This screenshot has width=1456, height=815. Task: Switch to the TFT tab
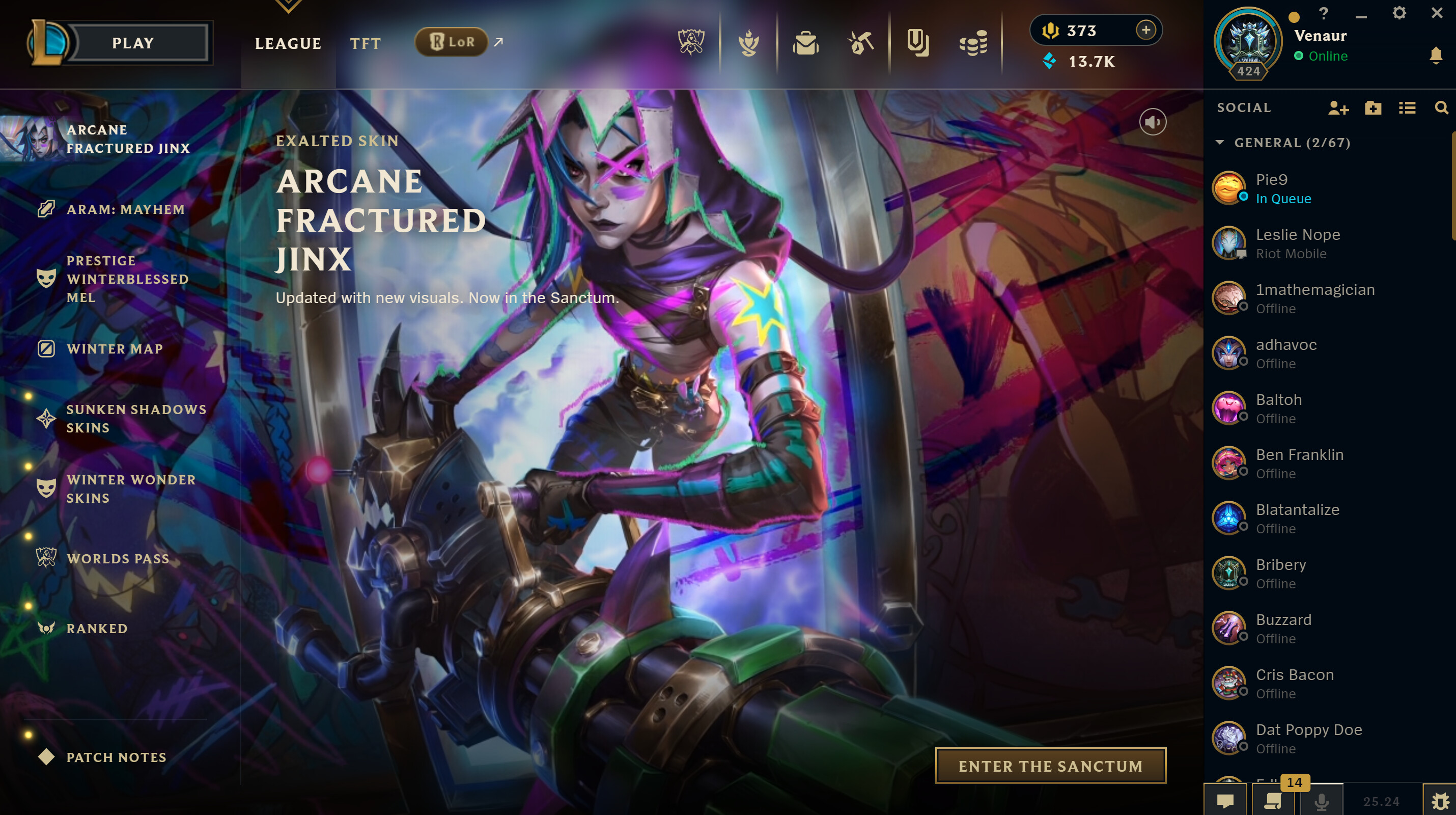click(x=365, y=43)
